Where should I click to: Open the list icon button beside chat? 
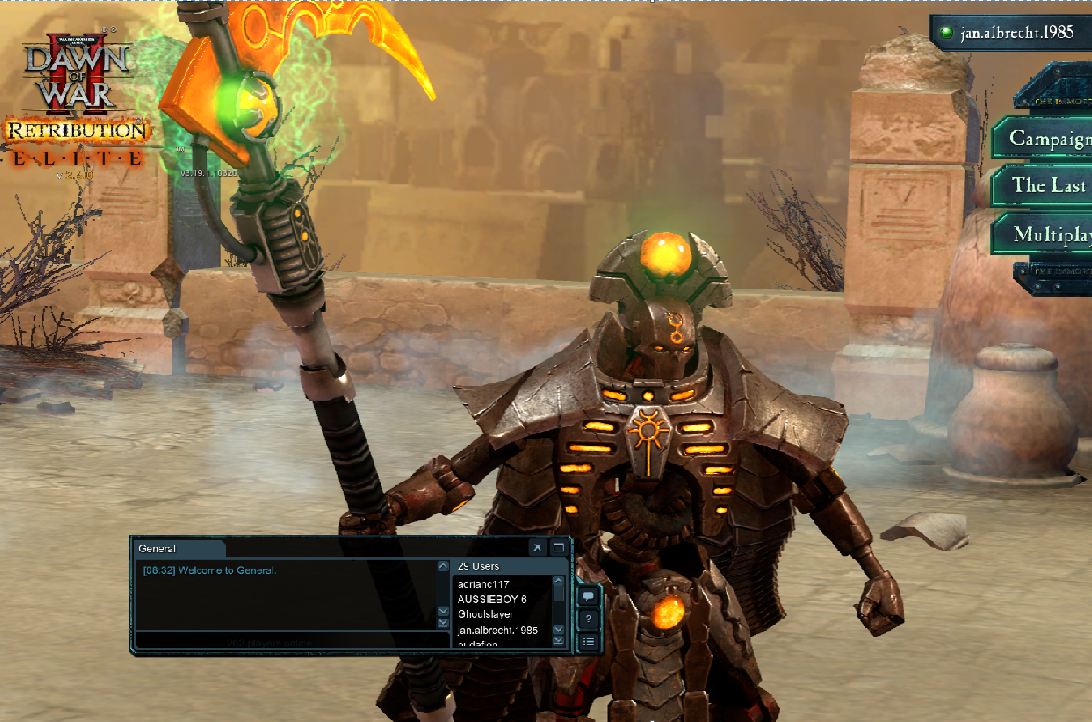[x=589, y=641]
